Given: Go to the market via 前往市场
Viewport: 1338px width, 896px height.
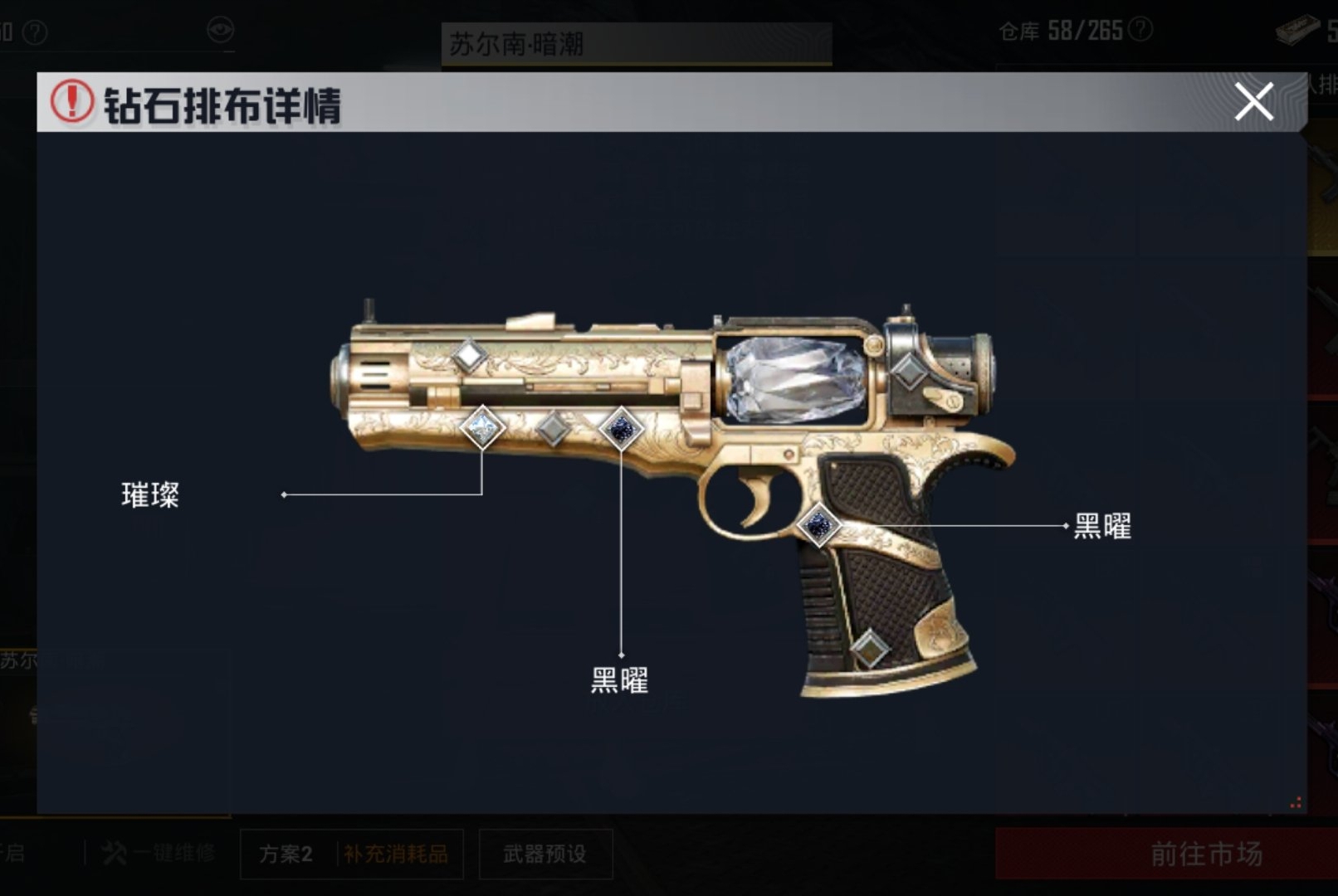Looking at the screenshot, I should pos(1205,853).
